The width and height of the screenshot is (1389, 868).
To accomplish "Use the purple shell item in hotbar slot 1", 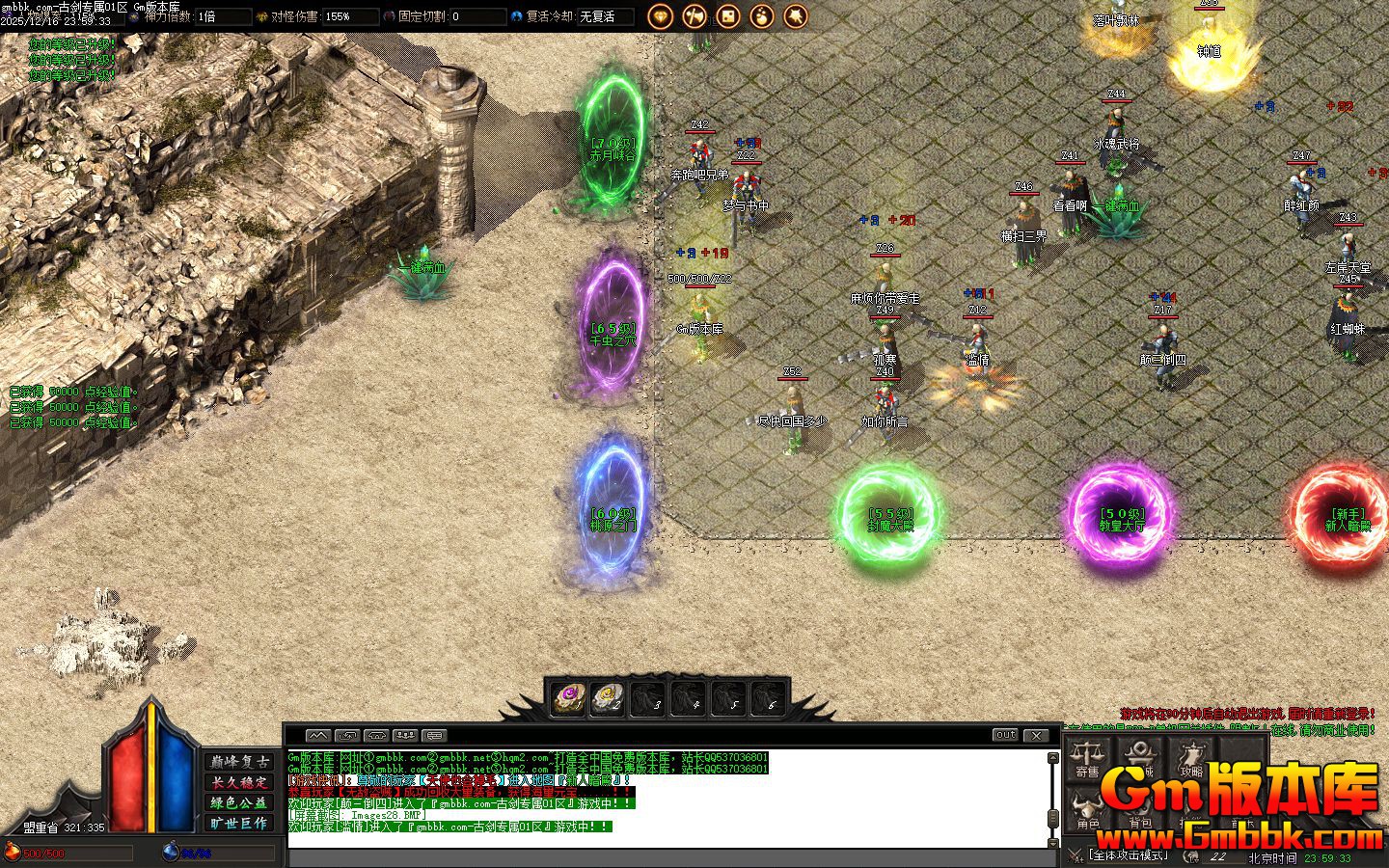I will tap(567, 697).
